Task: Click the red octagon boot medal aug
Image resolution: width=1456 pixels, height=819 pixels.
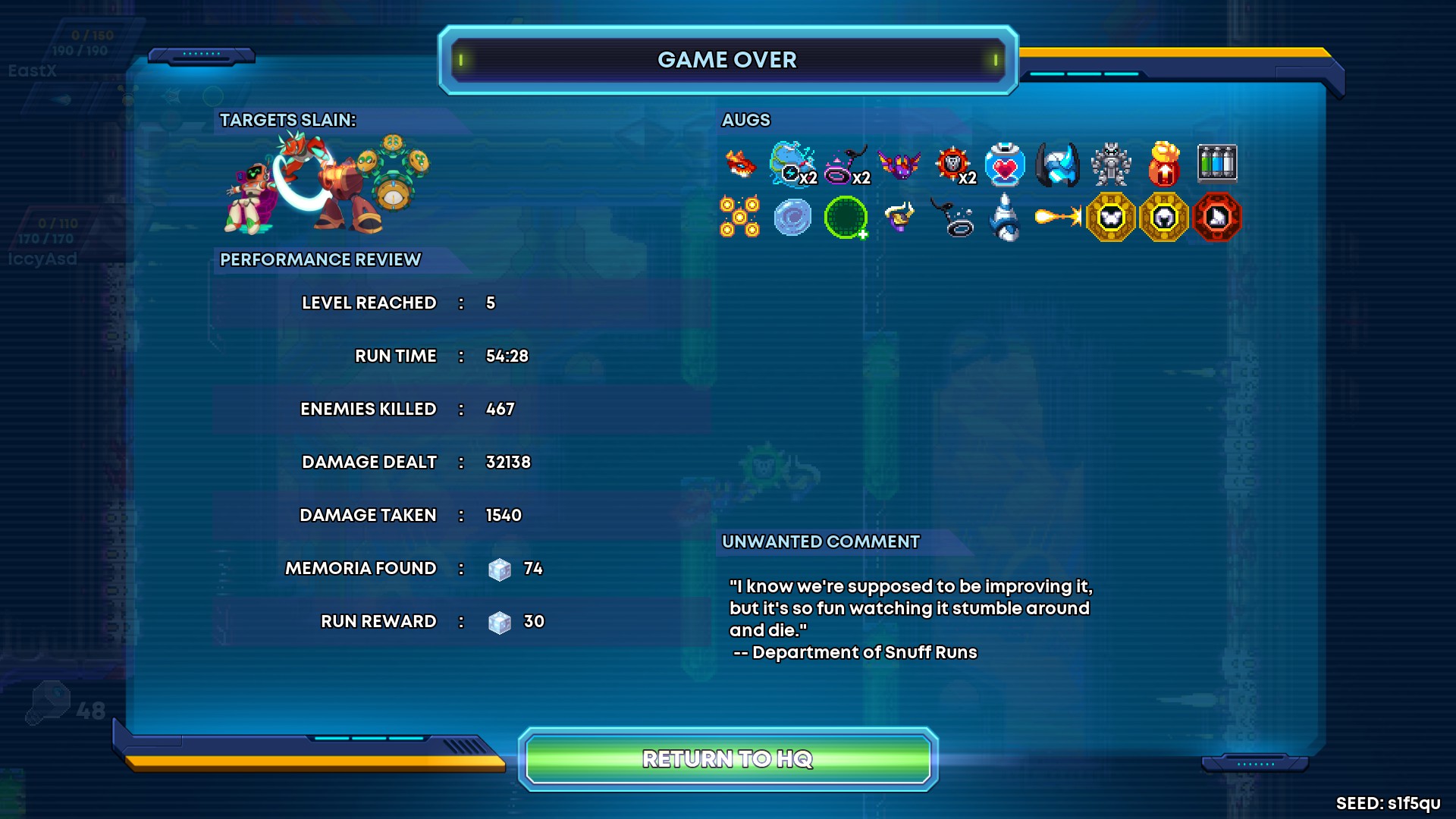Action: coord(1214,218)
